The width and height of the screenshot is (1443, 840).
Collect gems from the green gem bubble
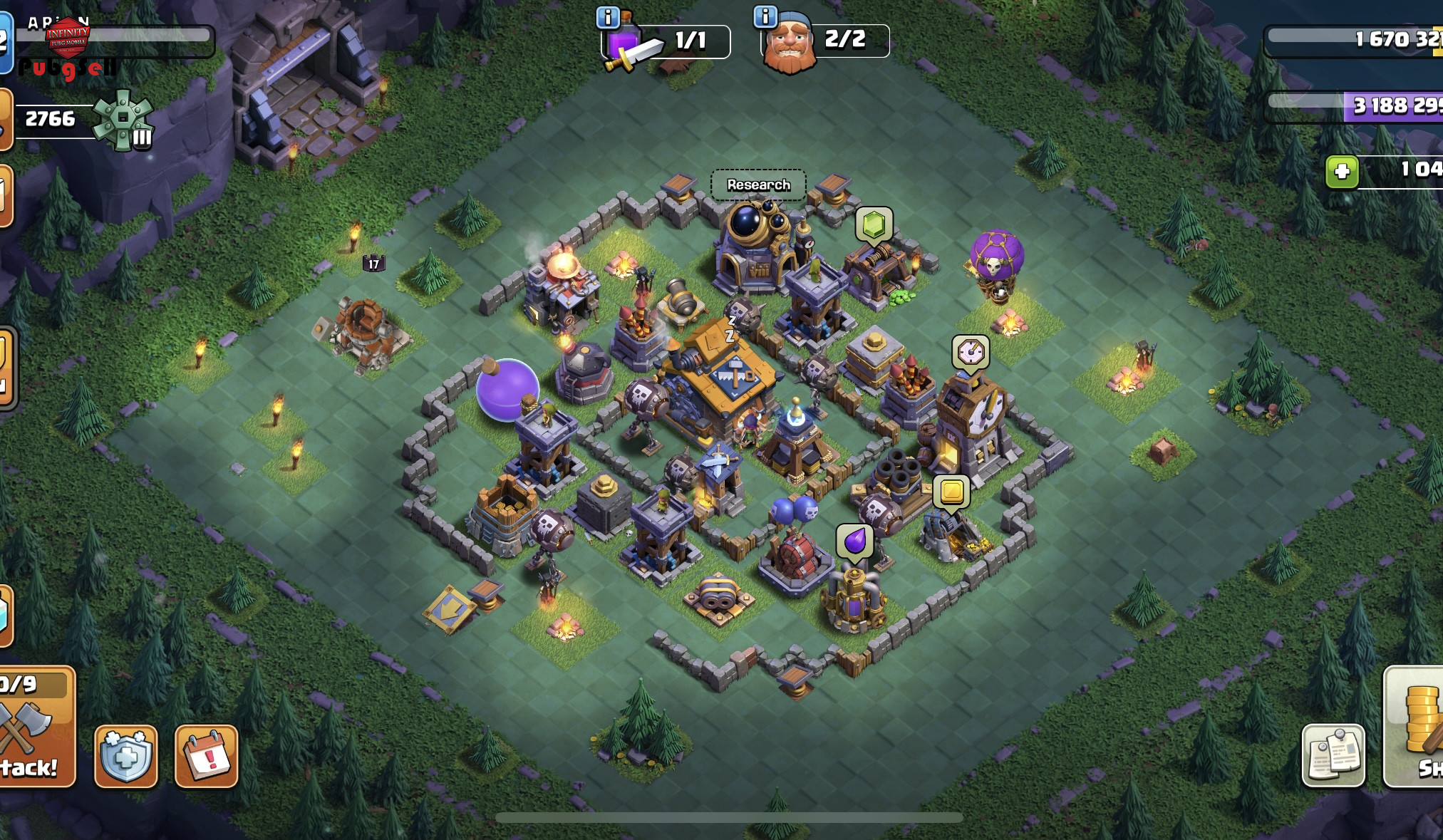874,225
